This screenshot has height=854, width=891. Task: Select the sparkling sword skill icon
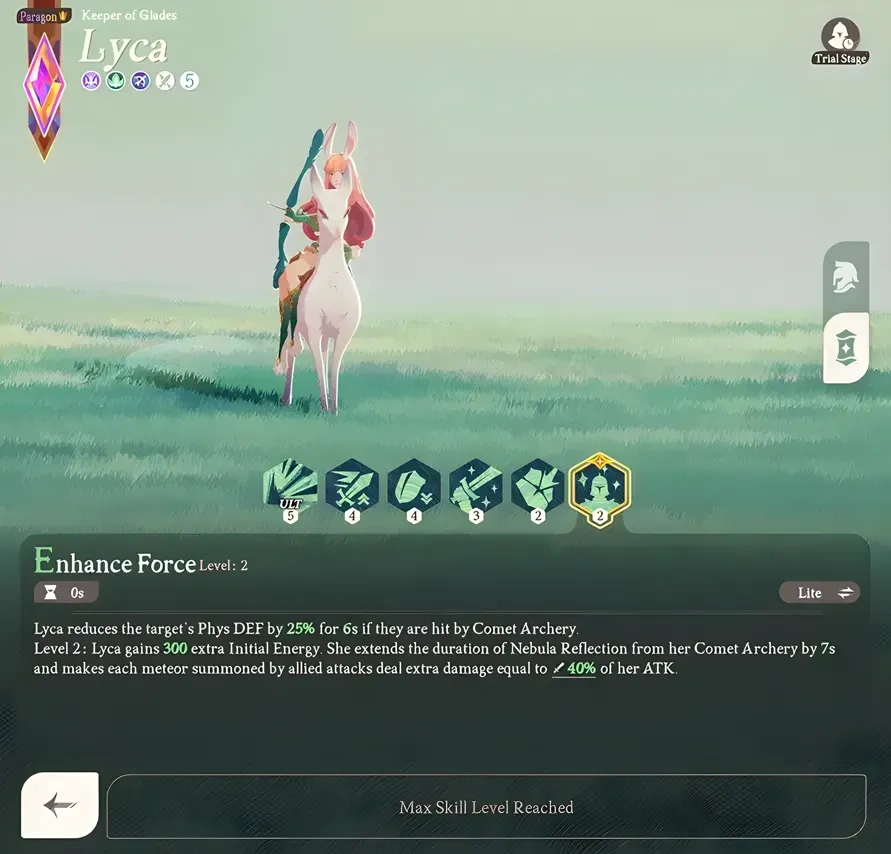tap(476, 487)
